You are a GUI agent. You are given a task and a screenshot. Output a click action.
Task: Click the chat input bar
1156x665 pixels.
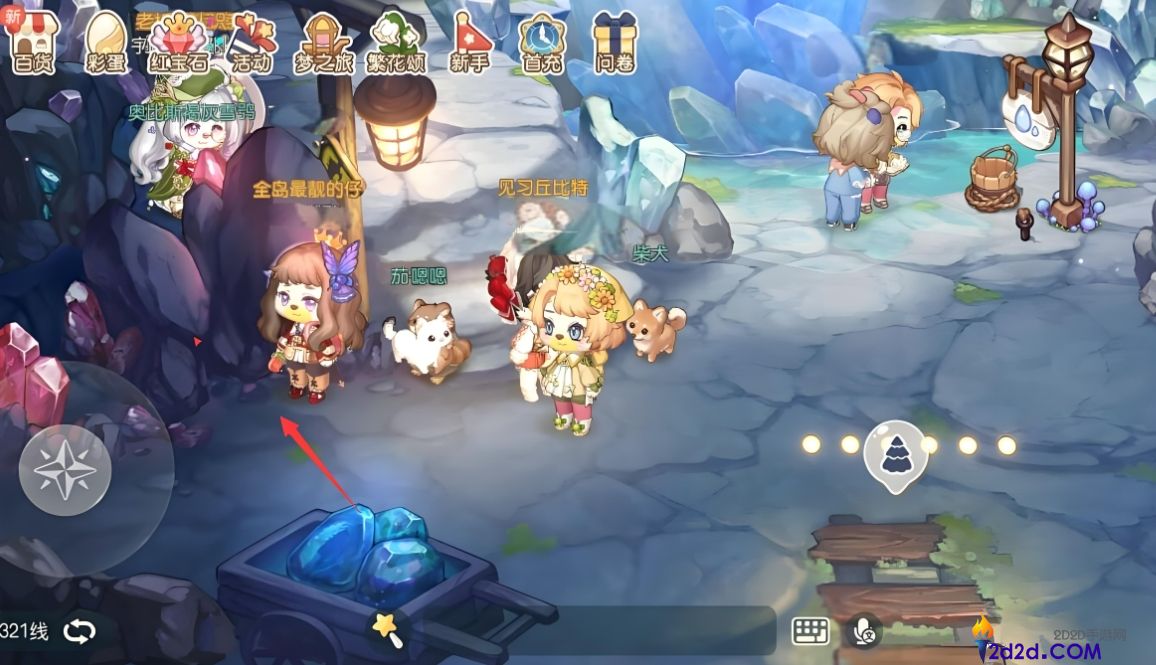click(590, 630)
